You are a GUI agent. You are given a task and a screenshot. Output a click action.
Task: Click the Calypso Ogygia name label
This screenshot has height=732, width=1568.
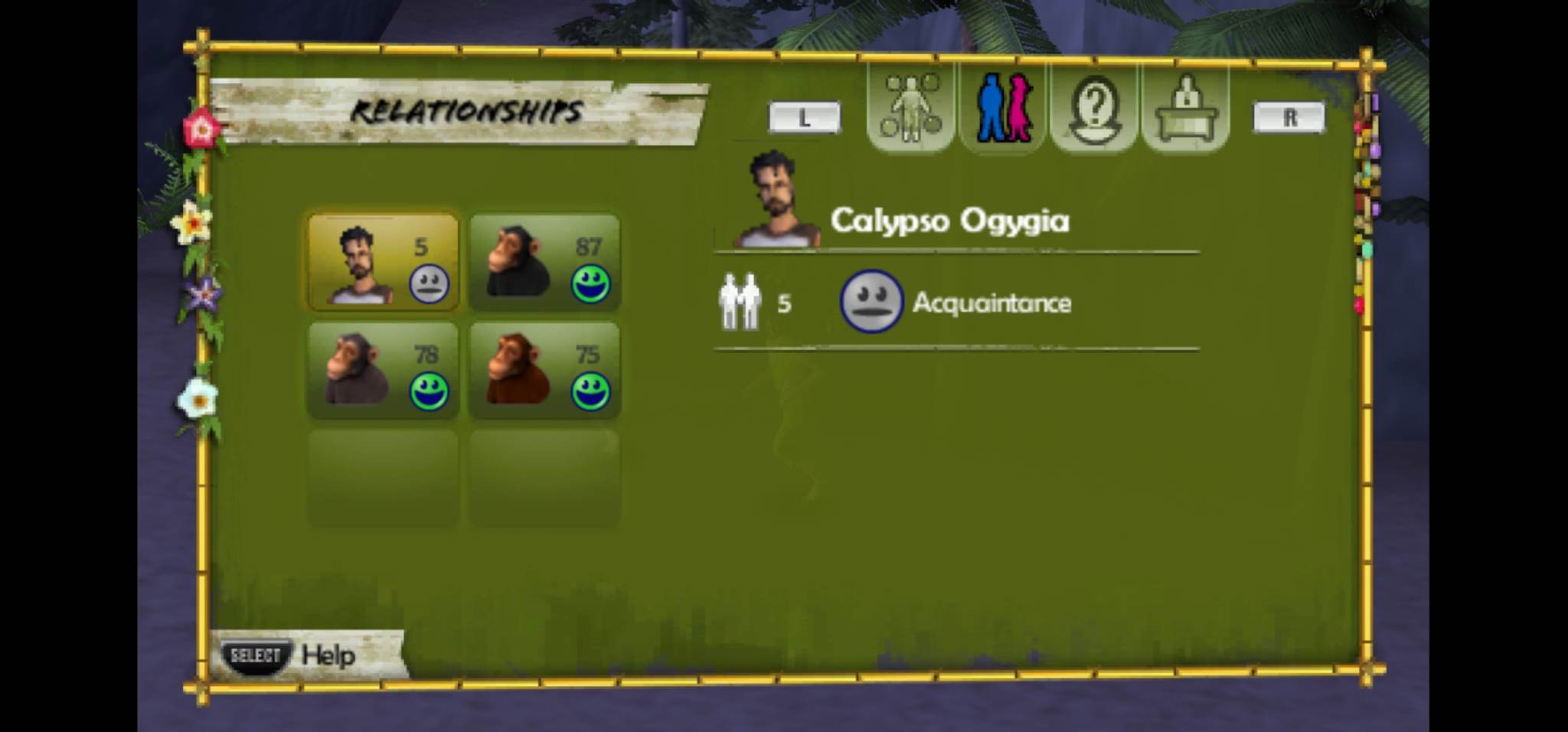point(951,221)
